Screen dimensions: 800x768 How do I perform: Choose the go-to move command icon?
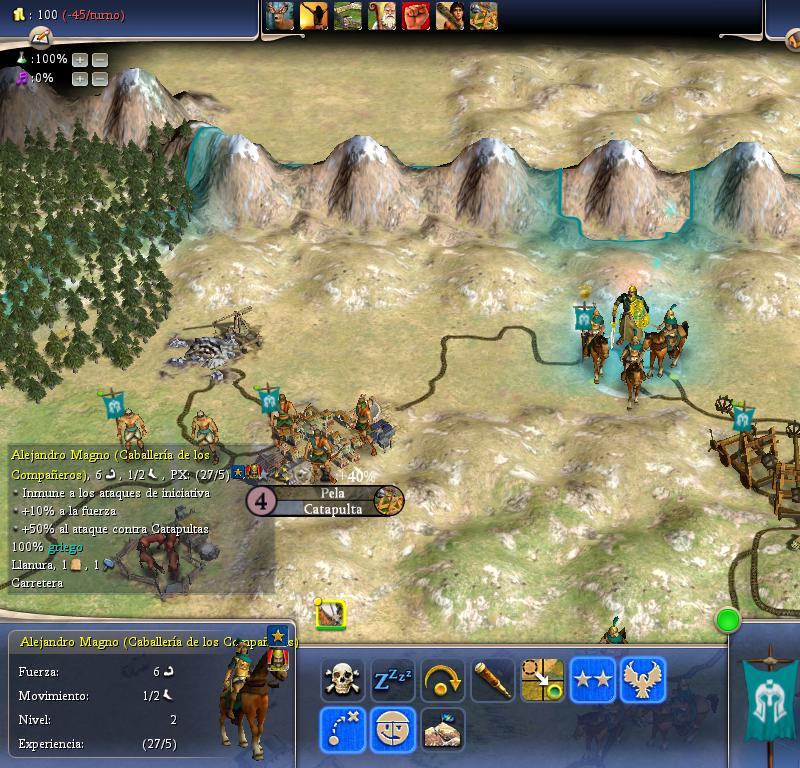tap(542, 680)
